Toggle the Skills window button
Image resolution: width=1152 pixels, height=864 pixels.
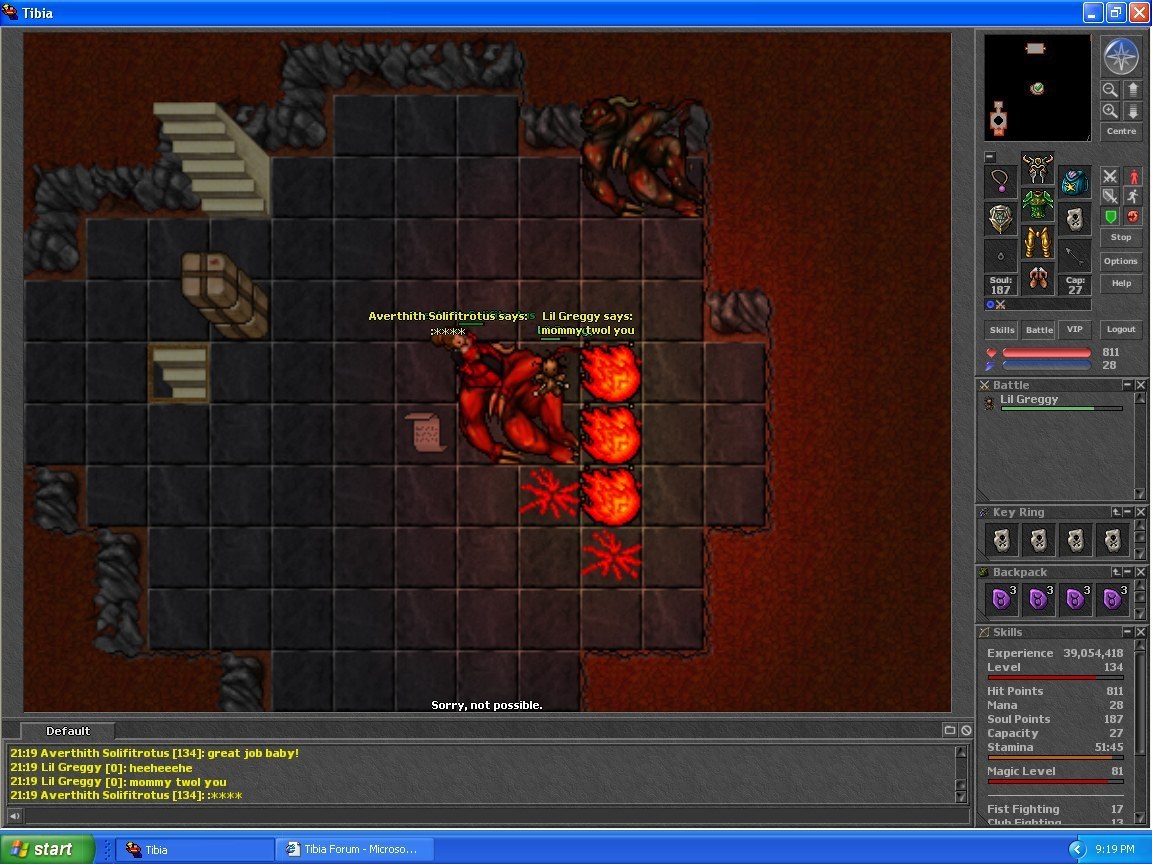1002,329
